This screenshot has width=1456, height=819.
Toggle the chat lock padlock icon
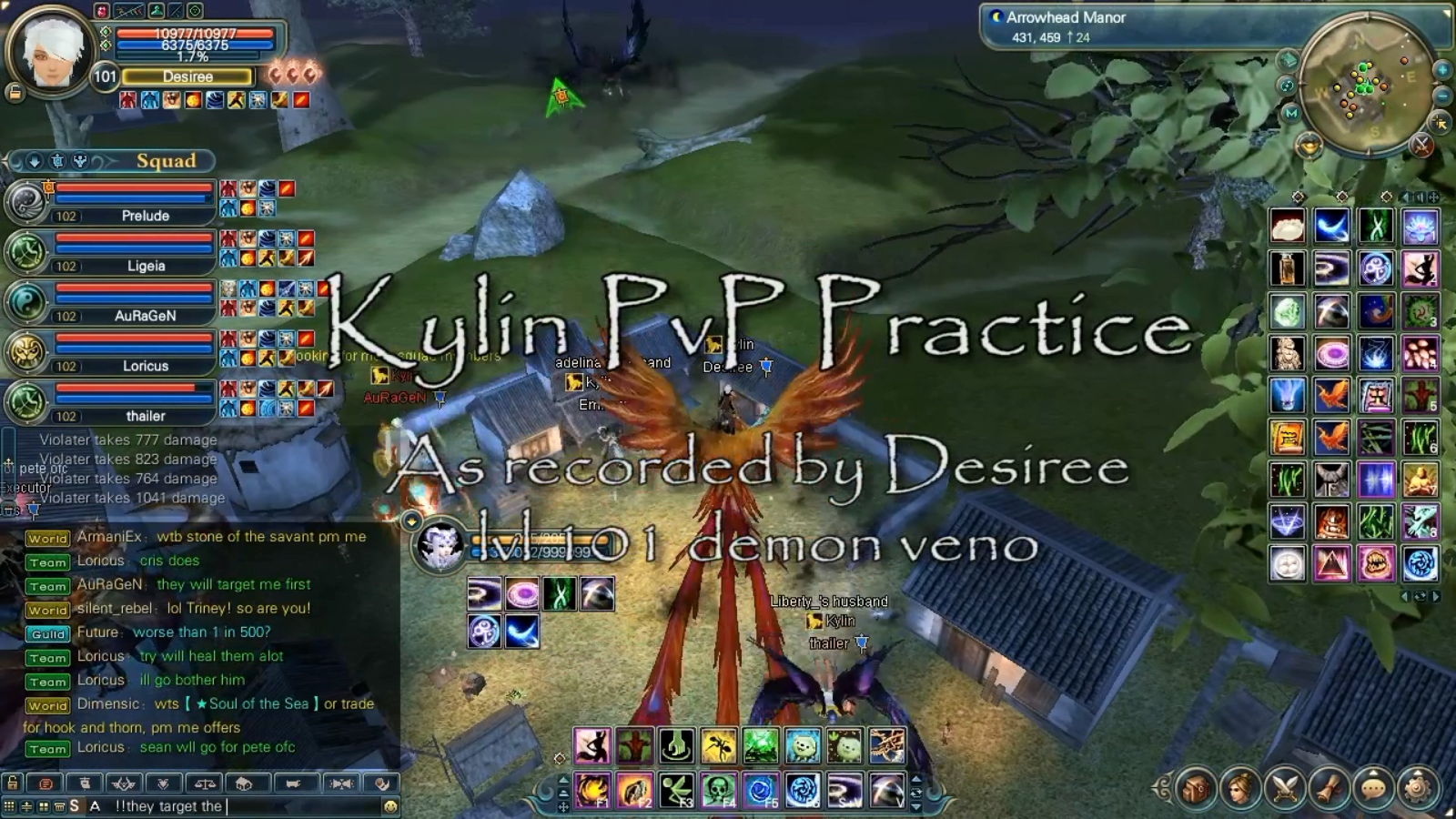pyautogui.click(x=12, y=784)
